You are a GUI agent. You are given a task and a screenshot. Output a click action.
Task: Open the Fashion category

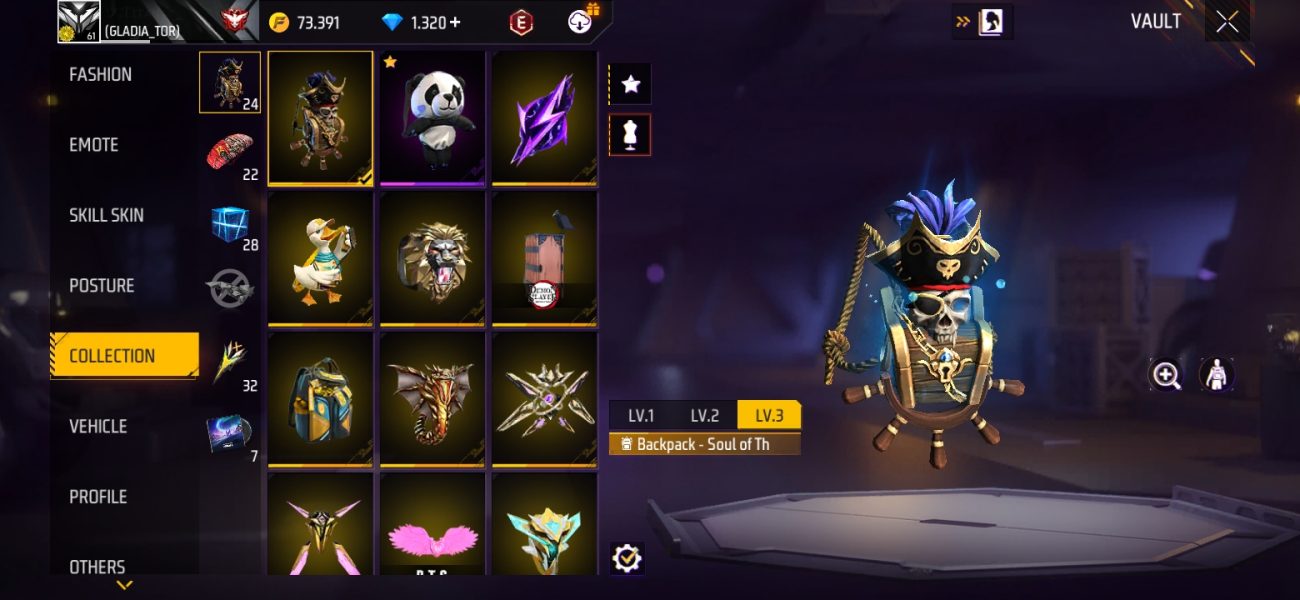point(100,75)
